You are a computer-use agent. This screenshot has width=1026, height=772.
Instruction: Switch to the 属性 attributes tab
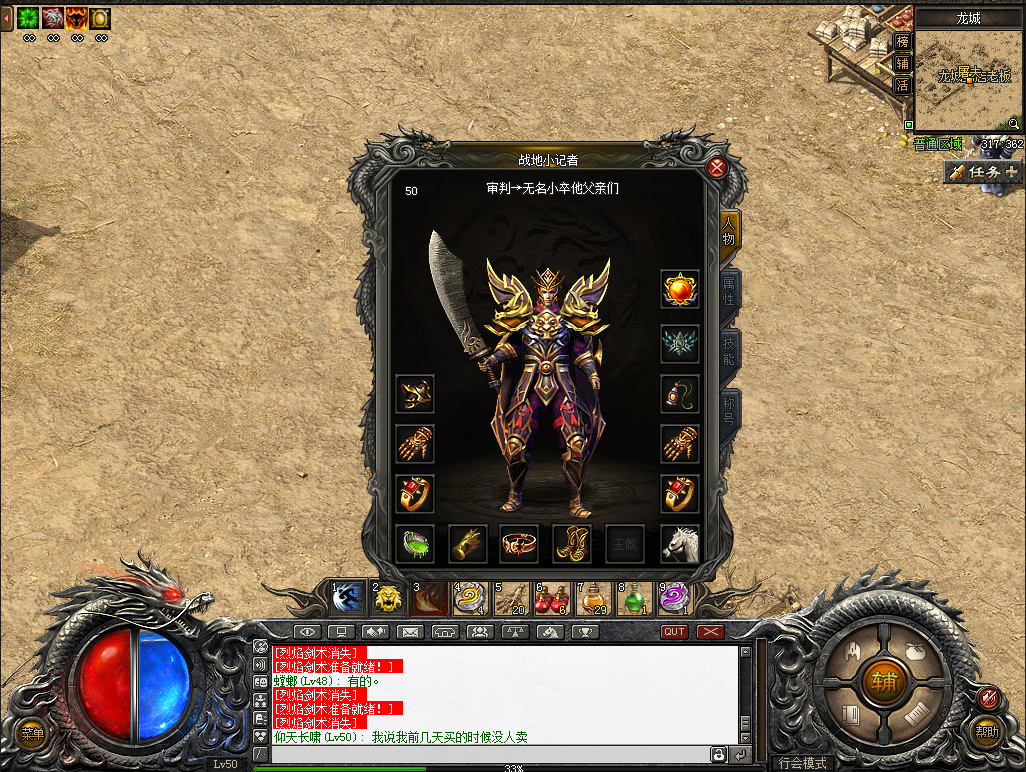(730, 289)
